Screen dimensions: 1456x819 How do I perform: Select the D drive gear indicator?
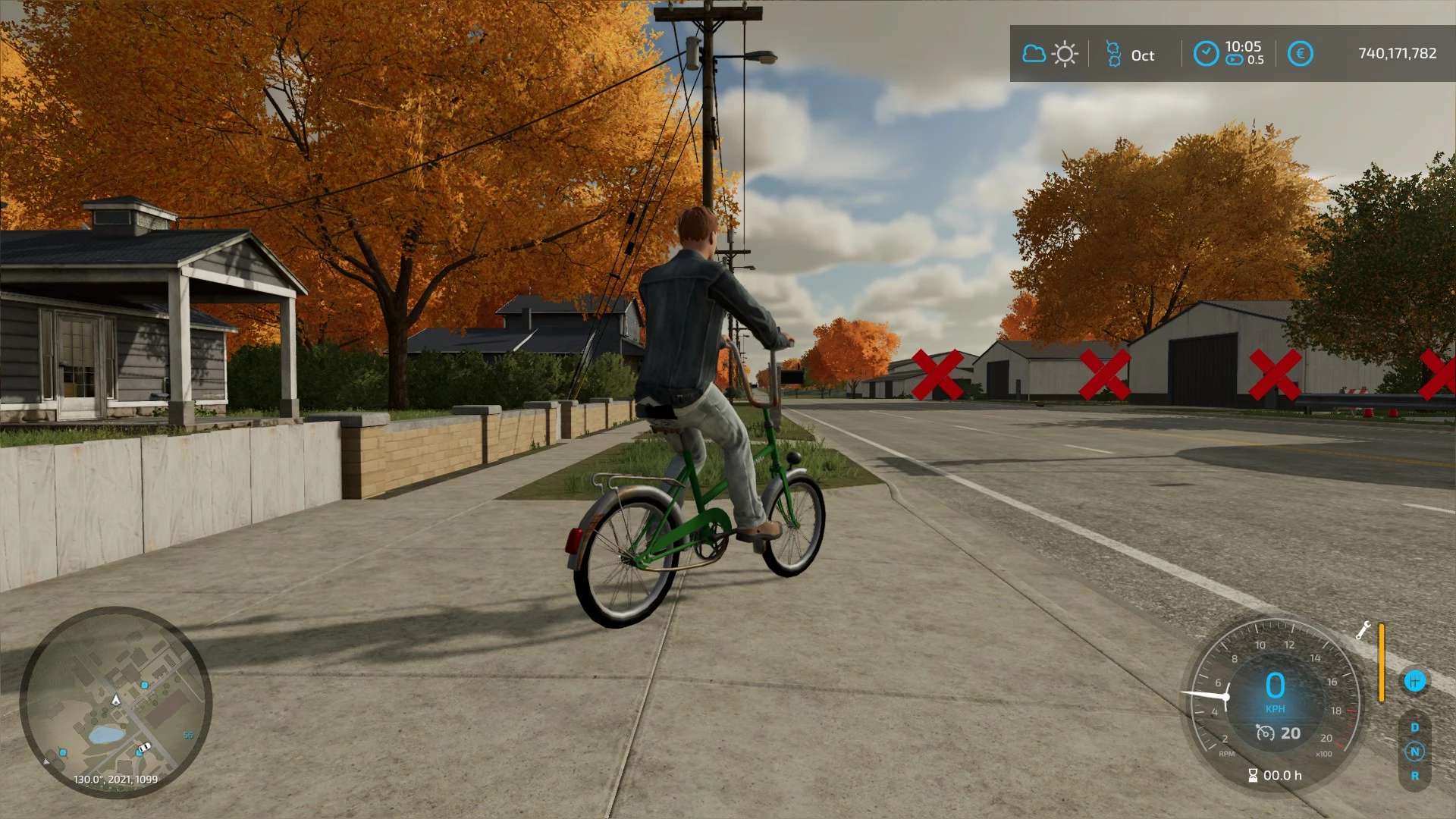(1414, 727)
